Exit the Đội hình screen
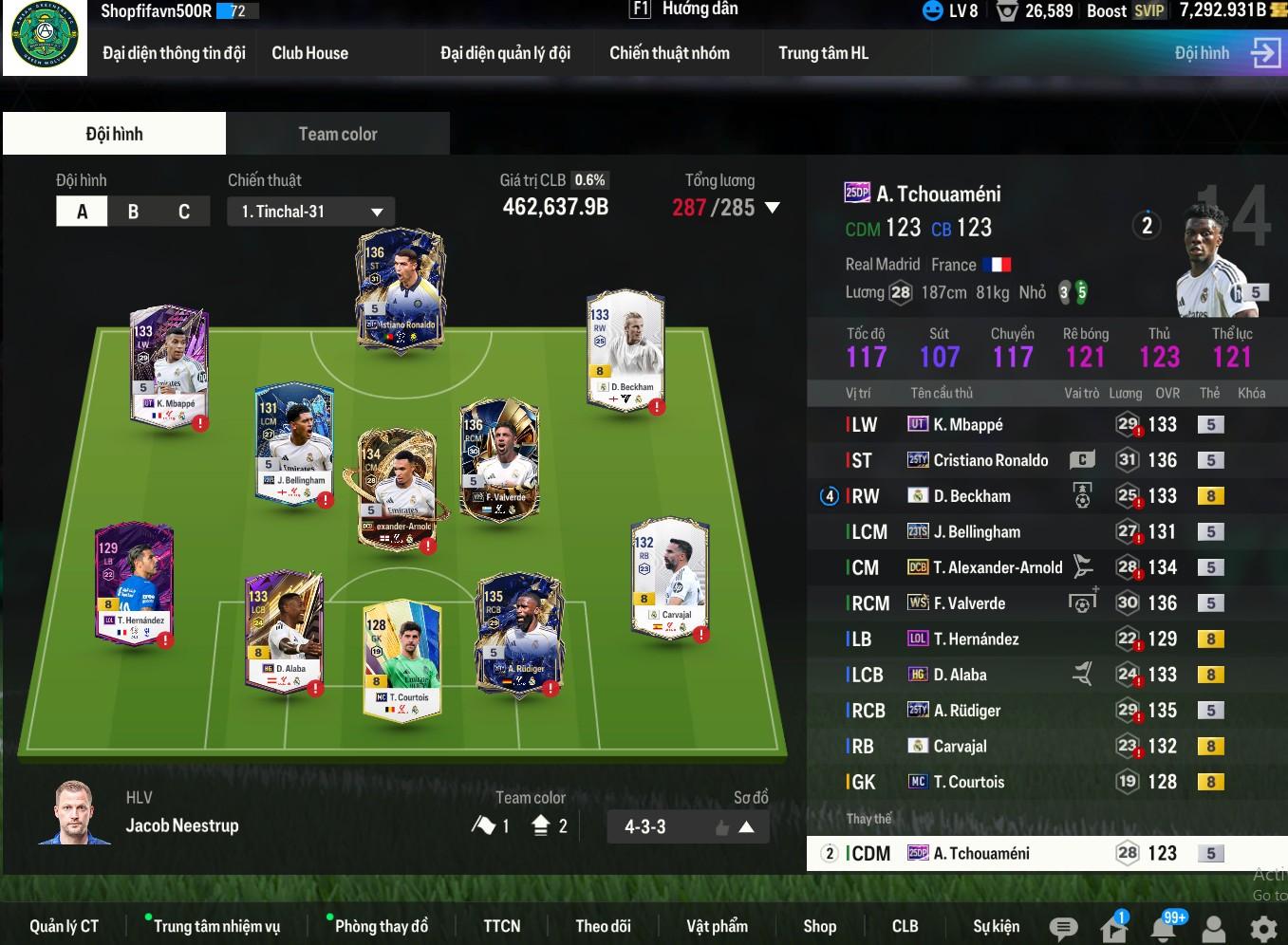Image resolution: width=1288 pixels, height=945 pixels. pos(1265,53)
